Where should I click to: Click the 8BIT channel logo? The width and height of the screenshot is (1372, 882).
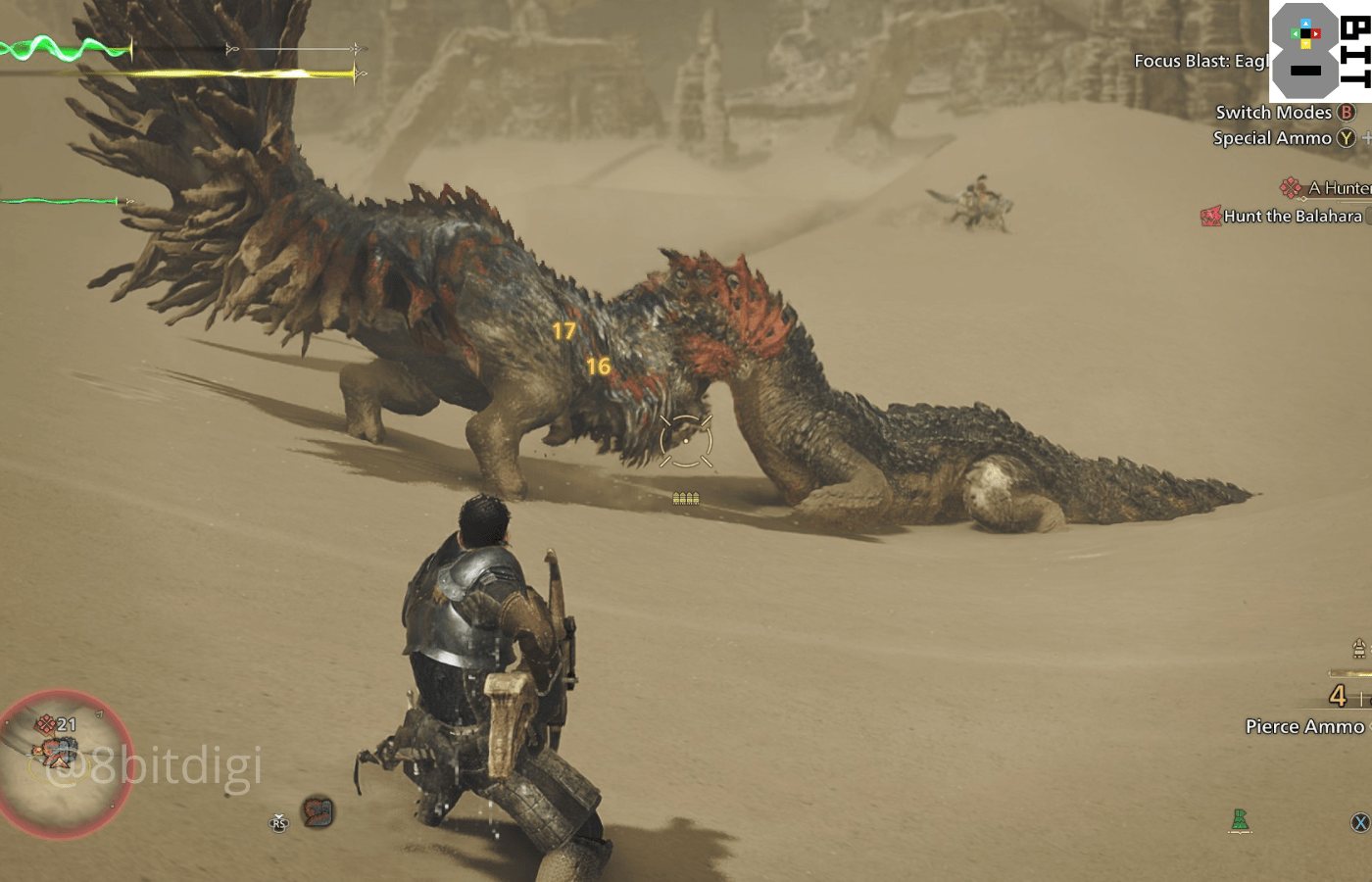1320,51
